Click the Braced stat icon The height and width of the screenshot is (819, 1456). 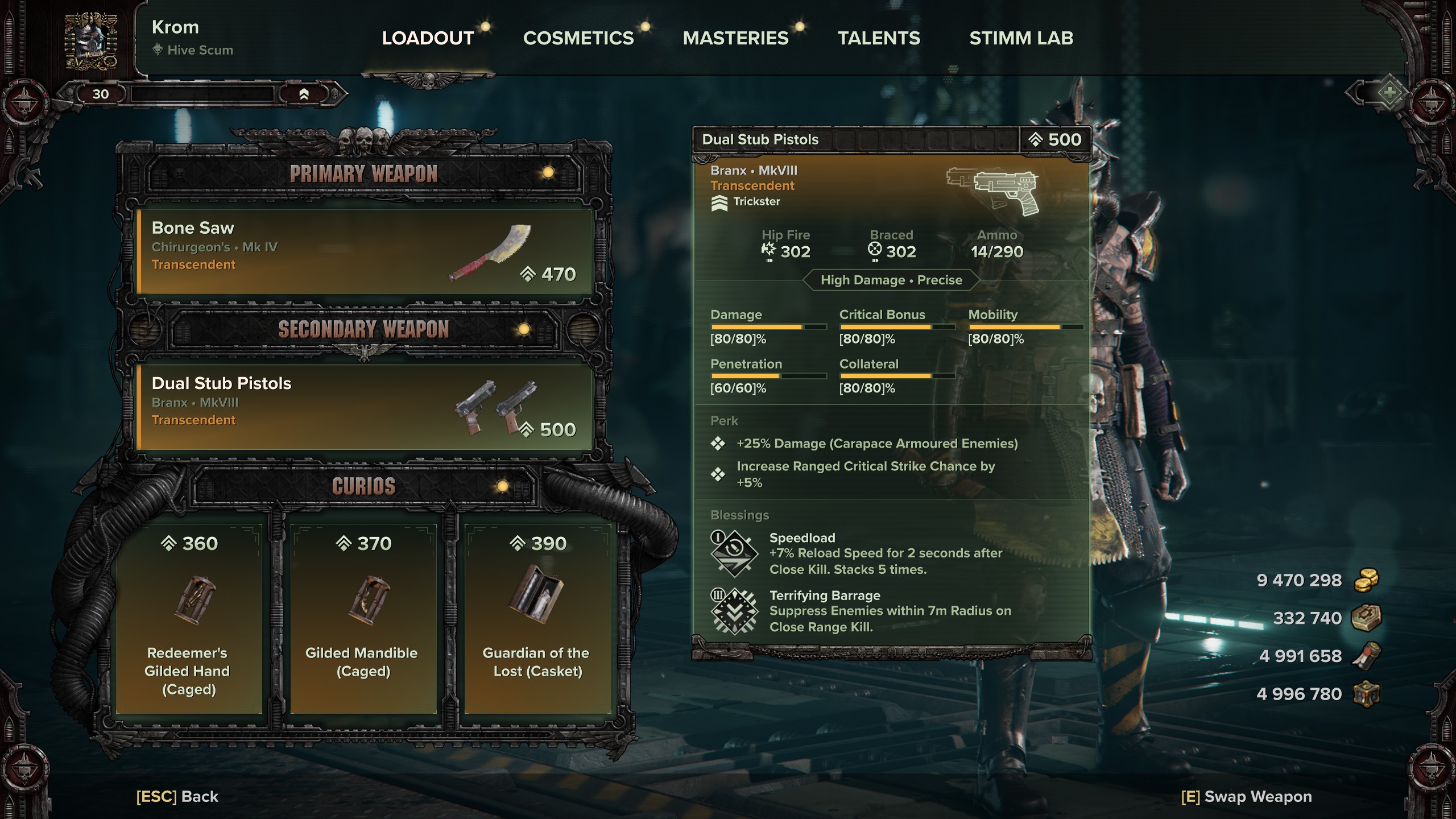click(874, 249)
